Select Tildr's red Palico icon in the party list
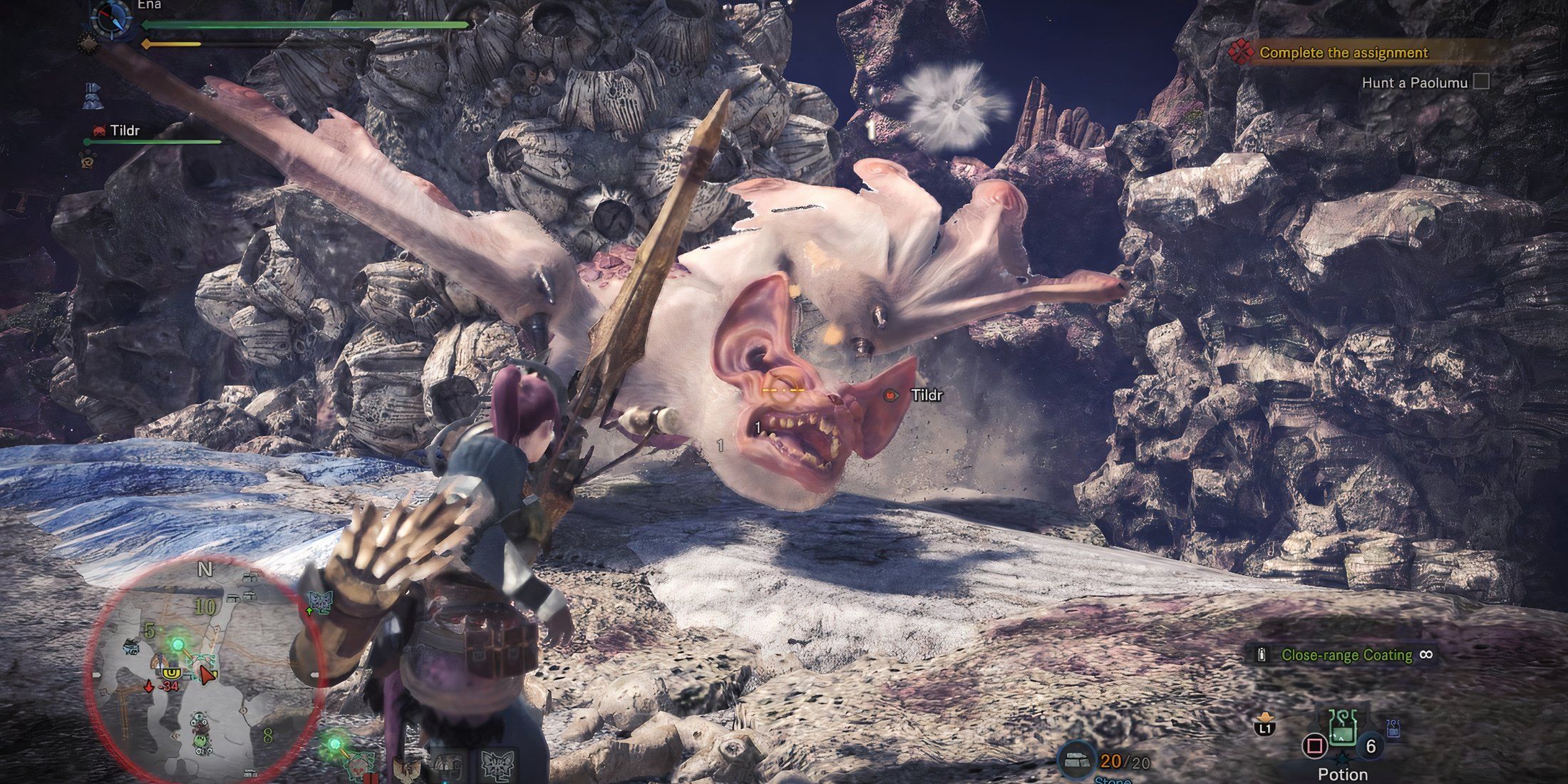Image resolution: width=1568 pixels, height=784 pixels. (x=99, y=131)
